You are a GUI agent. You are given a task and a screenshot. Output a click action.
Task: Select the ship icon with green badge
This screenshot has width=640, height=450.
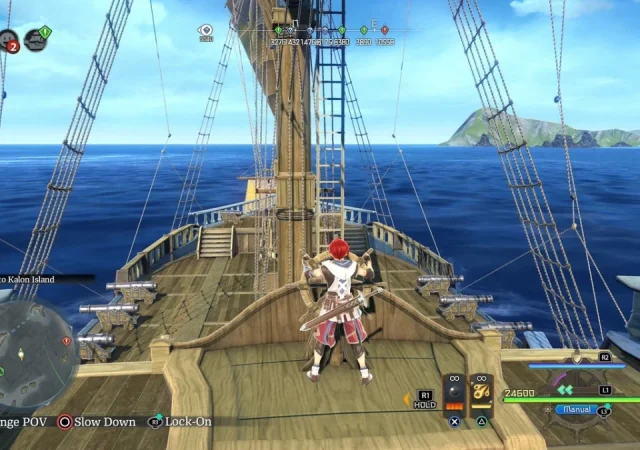pos(36,40)
